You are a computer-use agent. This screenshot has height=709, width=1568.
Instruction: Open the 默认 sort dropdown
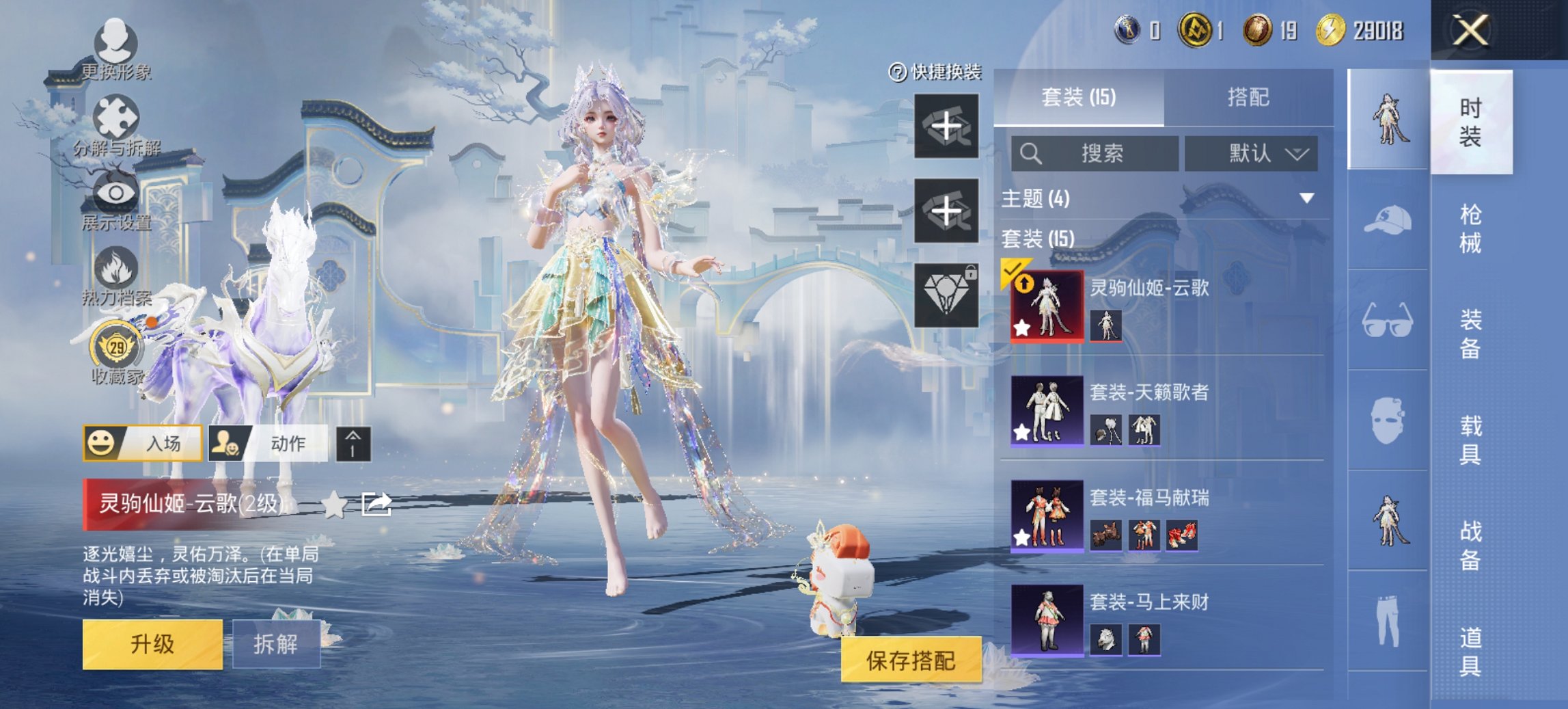[x=1251, y=153]
